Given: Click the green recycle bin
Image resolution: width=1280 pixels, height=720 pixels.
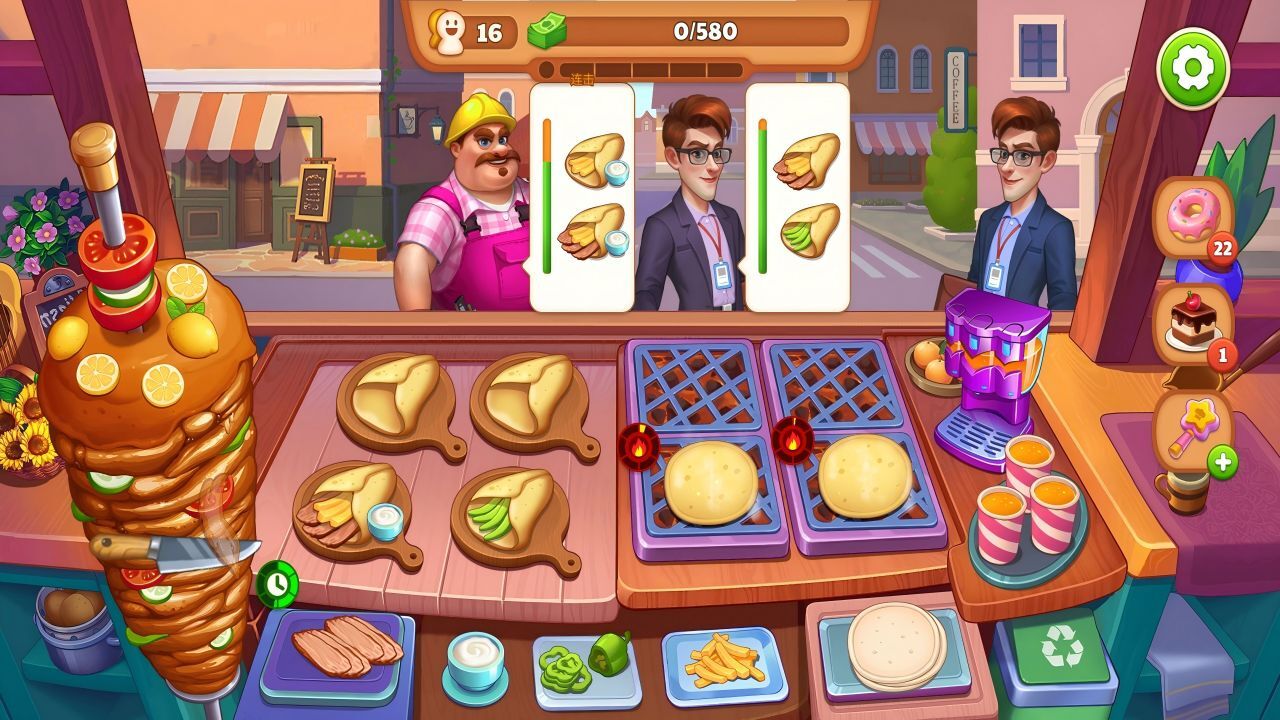Looking at the screenshot, I should [x=1061, y=651].
